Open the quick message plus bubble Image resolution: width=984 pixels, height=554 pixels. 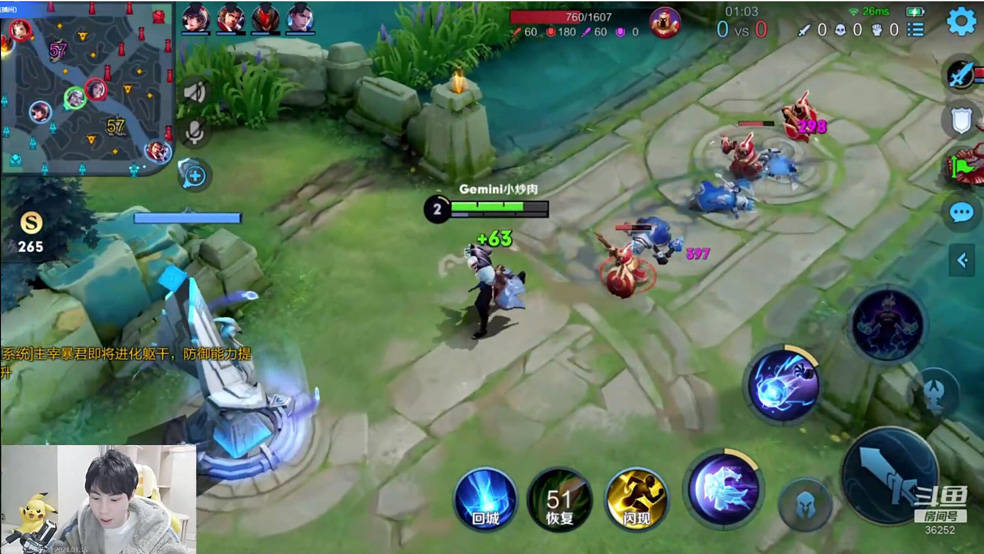click(194, 175)
